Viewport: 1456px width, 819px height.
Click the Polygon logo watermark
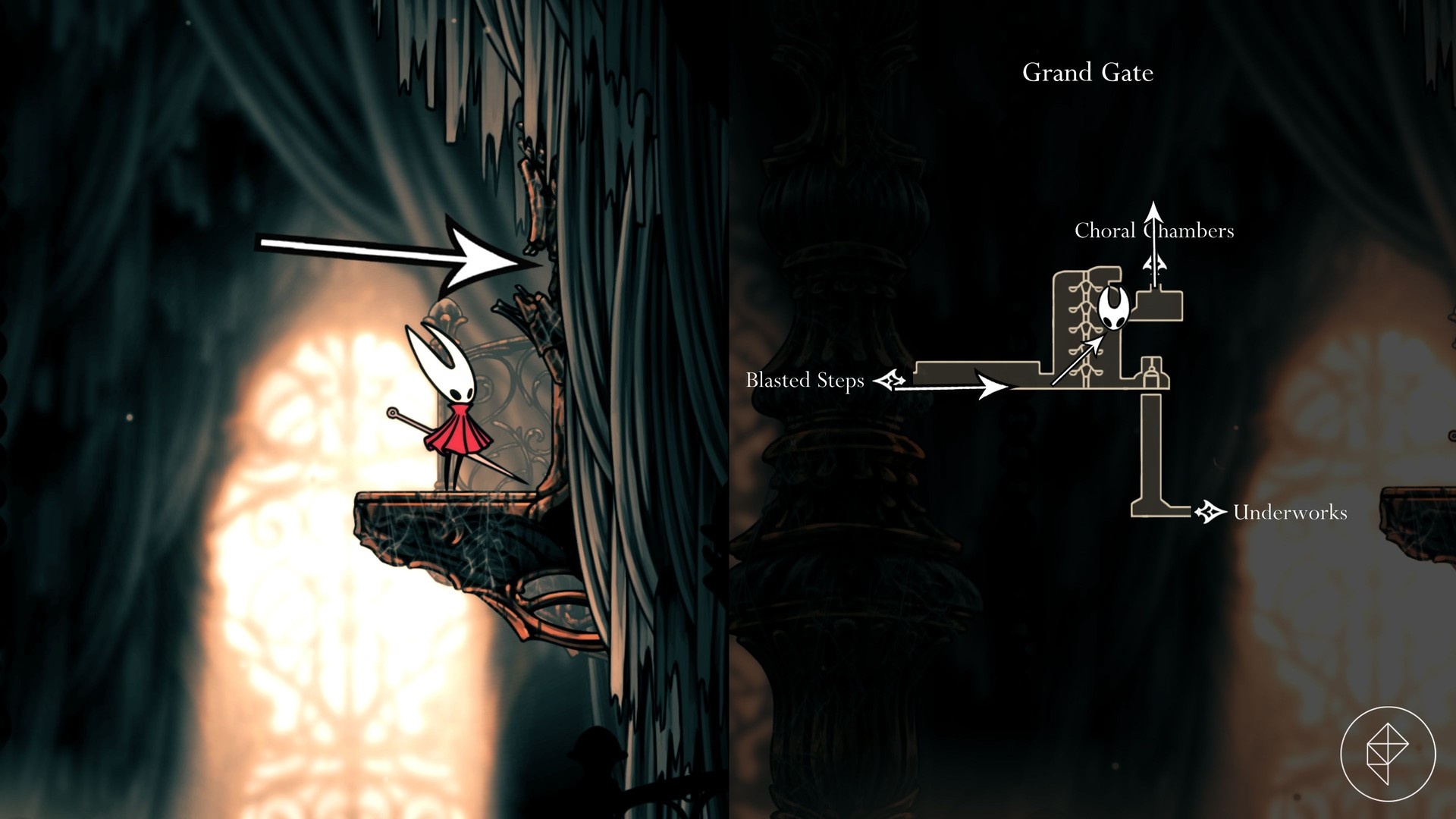coord(1388,755)
